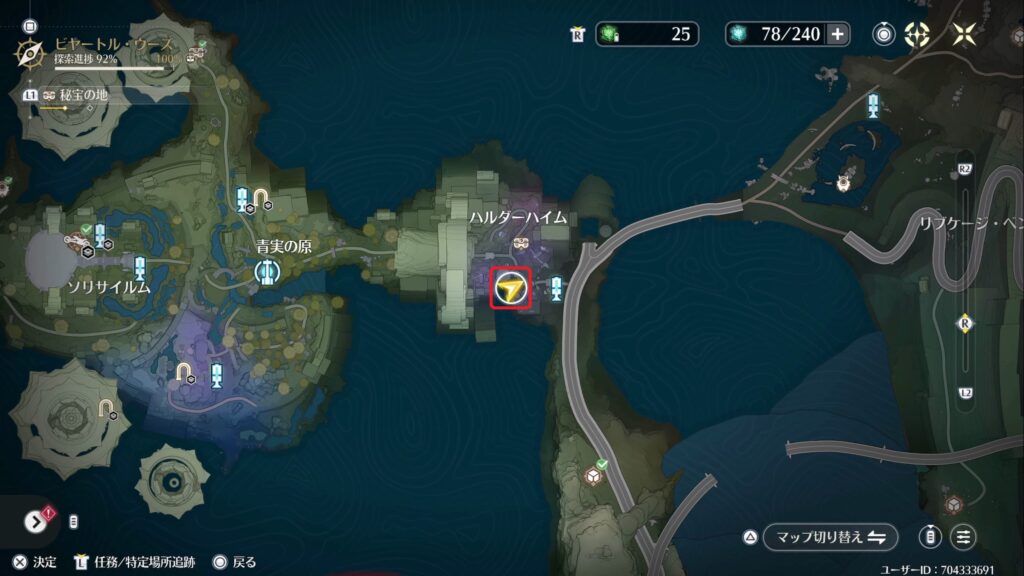Viewport: 1024px width, 576px height.
Task: Select the ハルダーハイム location icon below its label
Action: tap(521, 243)
